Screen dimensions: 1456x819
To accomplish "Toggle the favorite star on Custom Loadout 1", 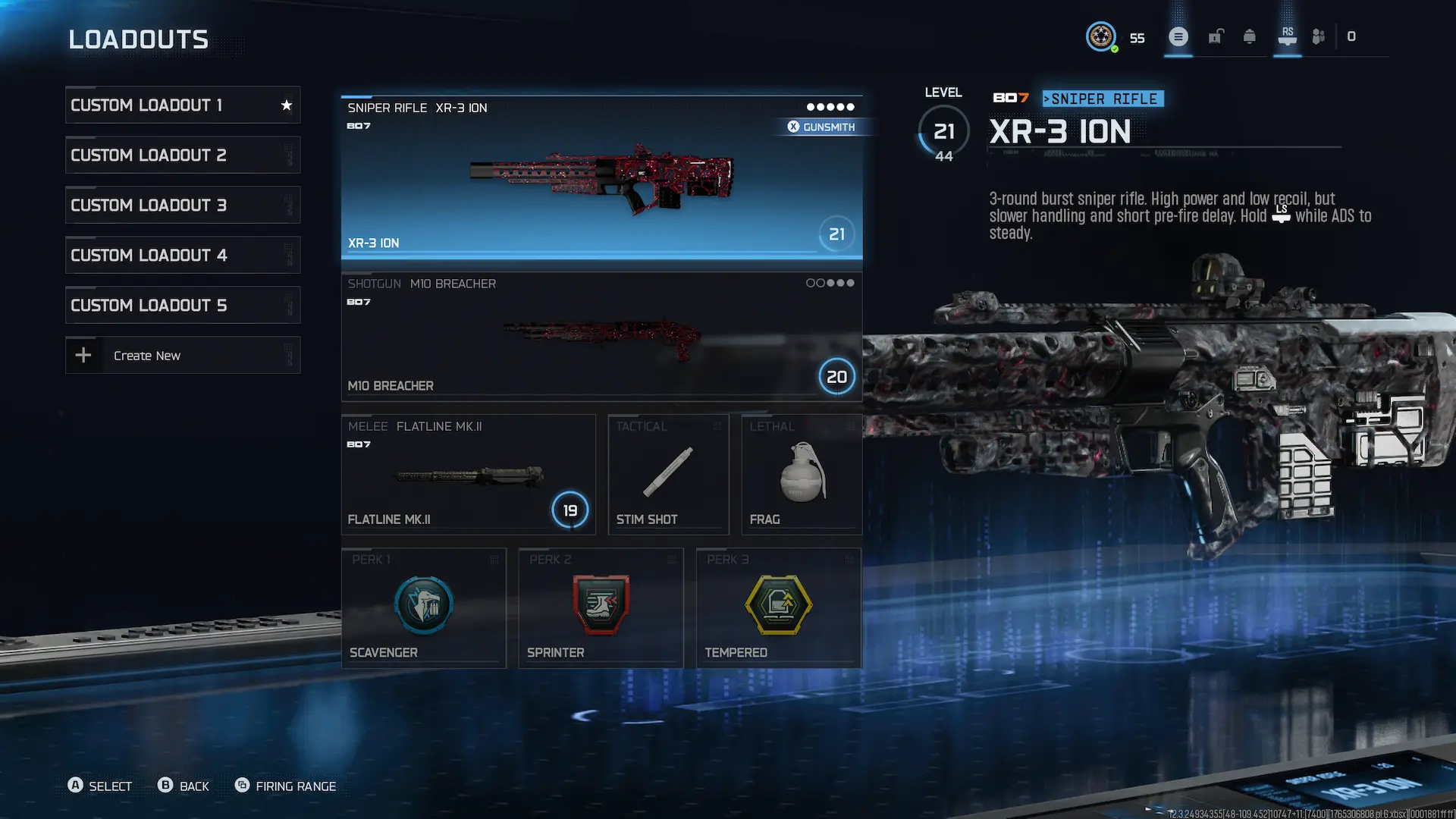I will 286,105.
